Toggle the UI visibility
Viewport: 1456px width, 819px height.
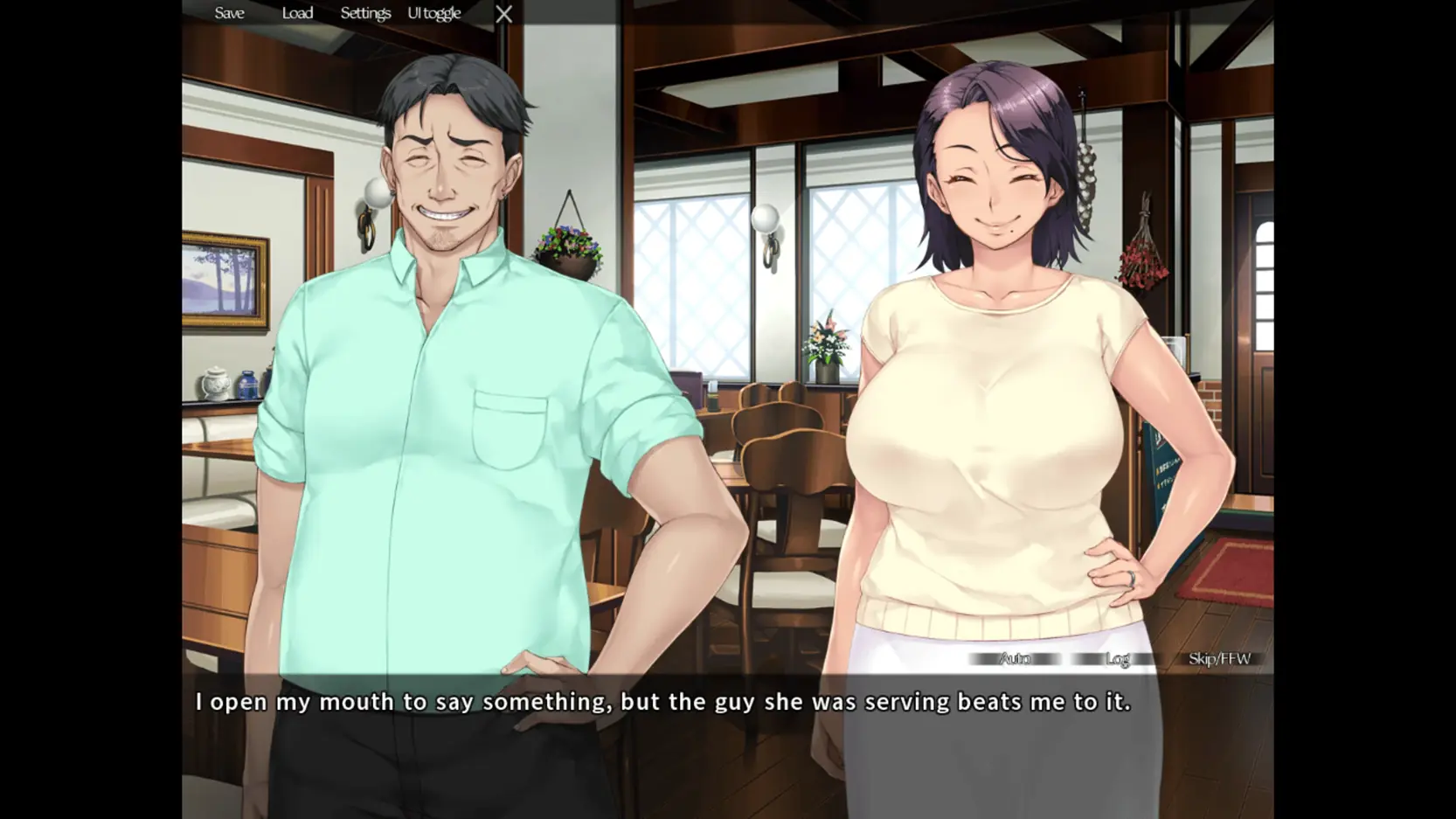pos(433,13)
